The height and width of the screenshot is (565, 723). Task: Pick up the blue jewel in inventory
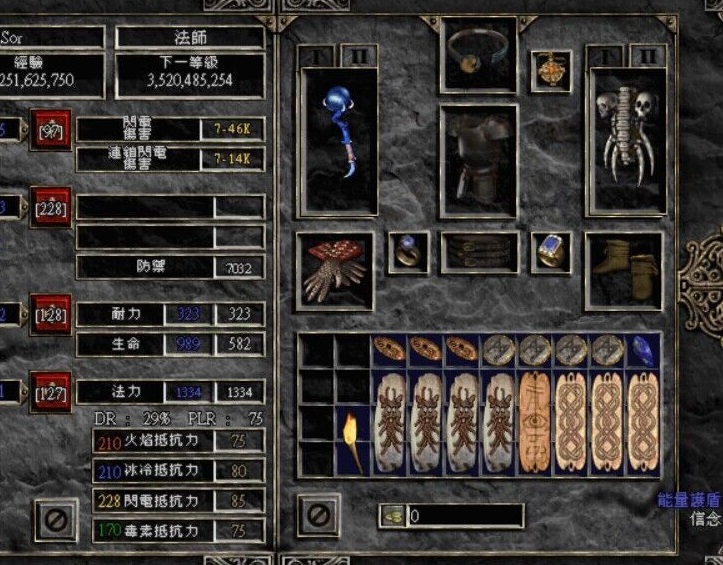(643, 350)
